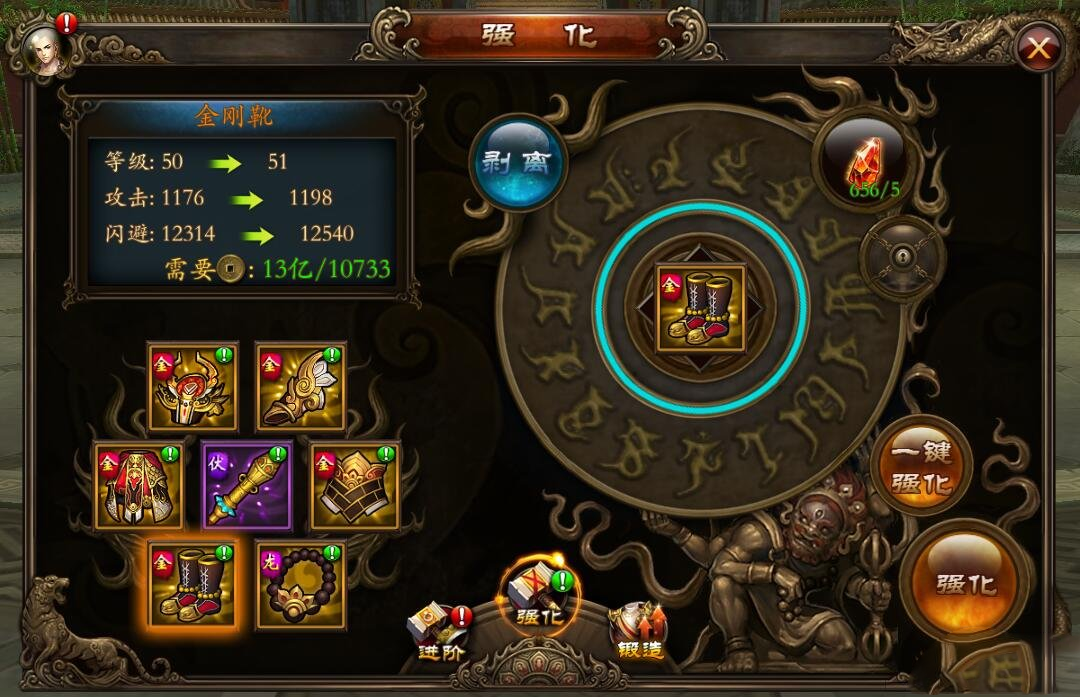Activate 一键强化 one-click enhance
The width and height of the screenshot is (1080, 697).
[921, 467]
